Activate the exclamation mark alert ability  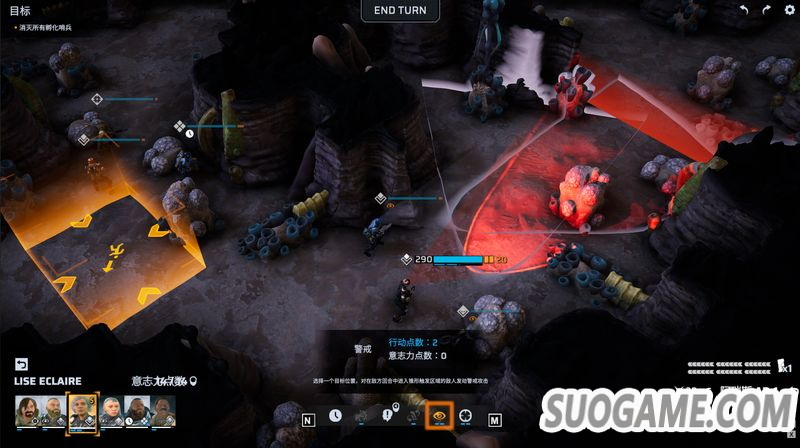[x=387, y=415]
